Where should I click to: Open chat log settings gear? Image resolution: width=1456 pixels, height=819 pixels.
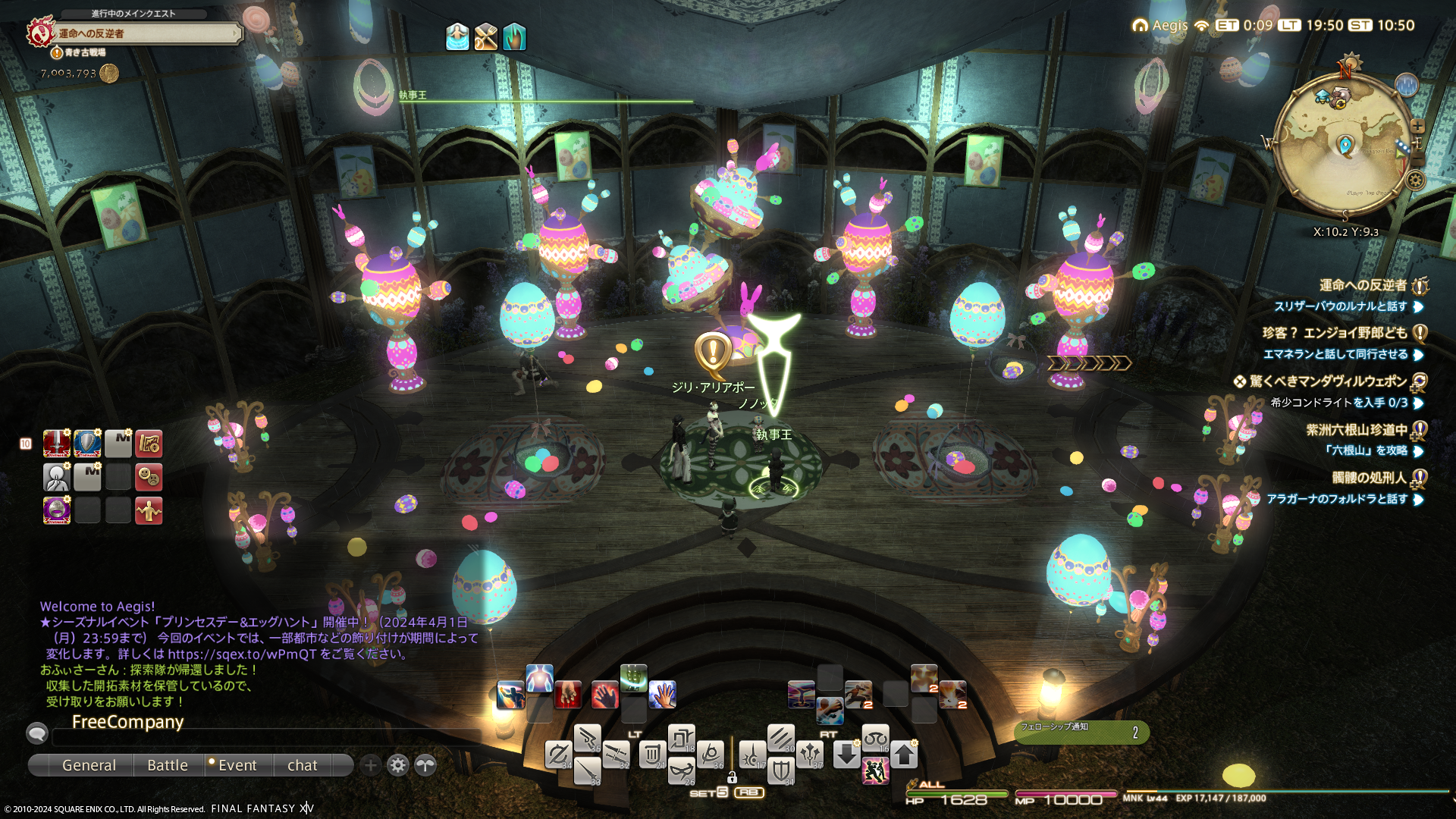tap(398, 765)
